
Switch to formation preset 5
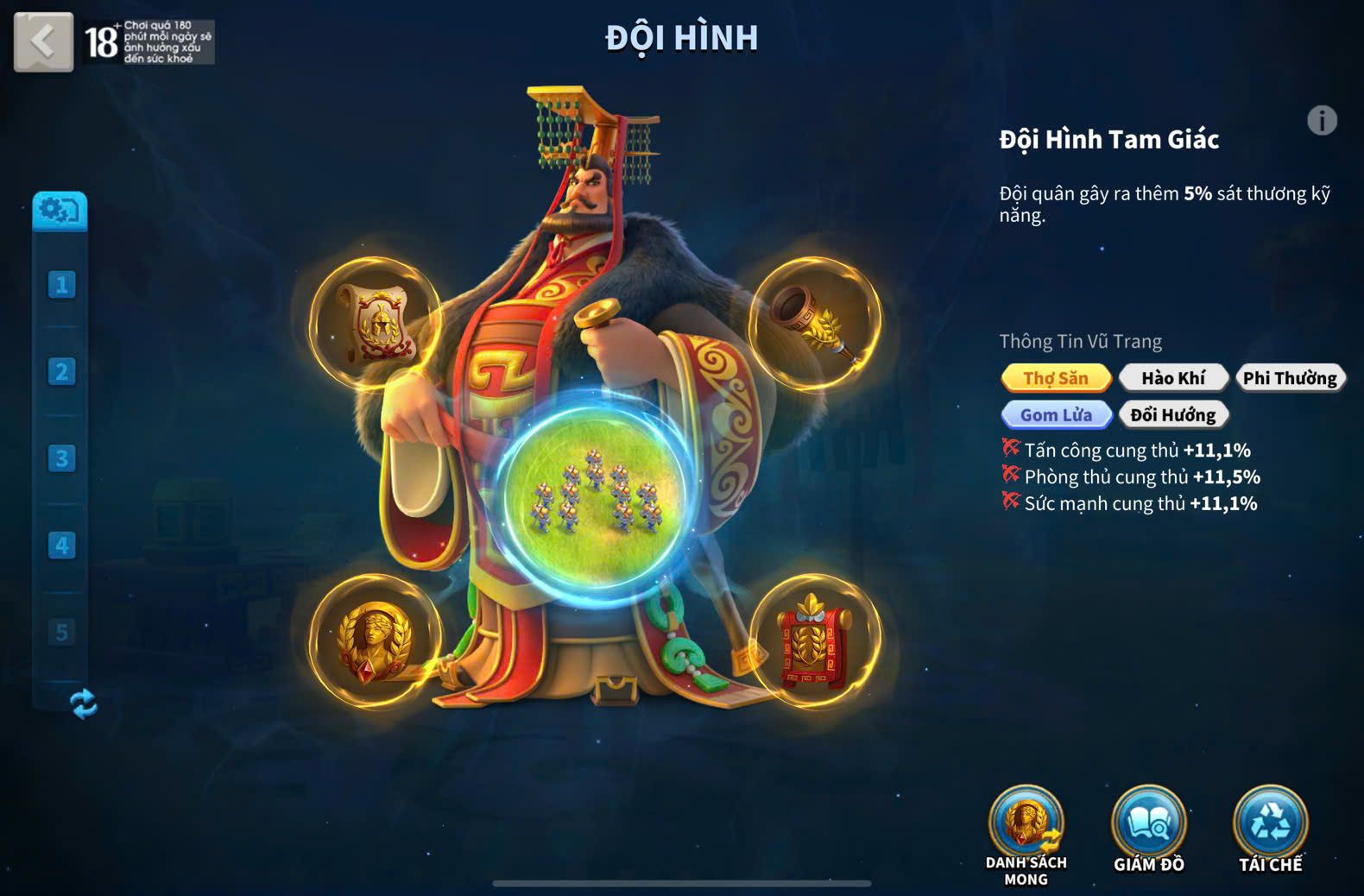tap(61, 633)
